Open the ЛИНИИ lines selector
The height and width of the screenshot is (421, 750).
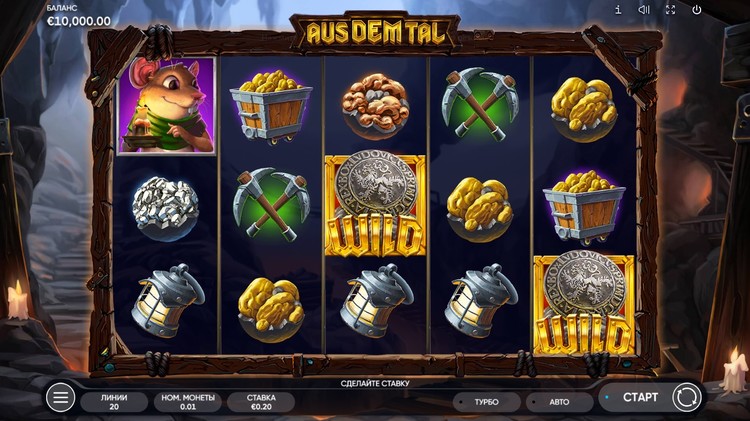click(112, 401)
